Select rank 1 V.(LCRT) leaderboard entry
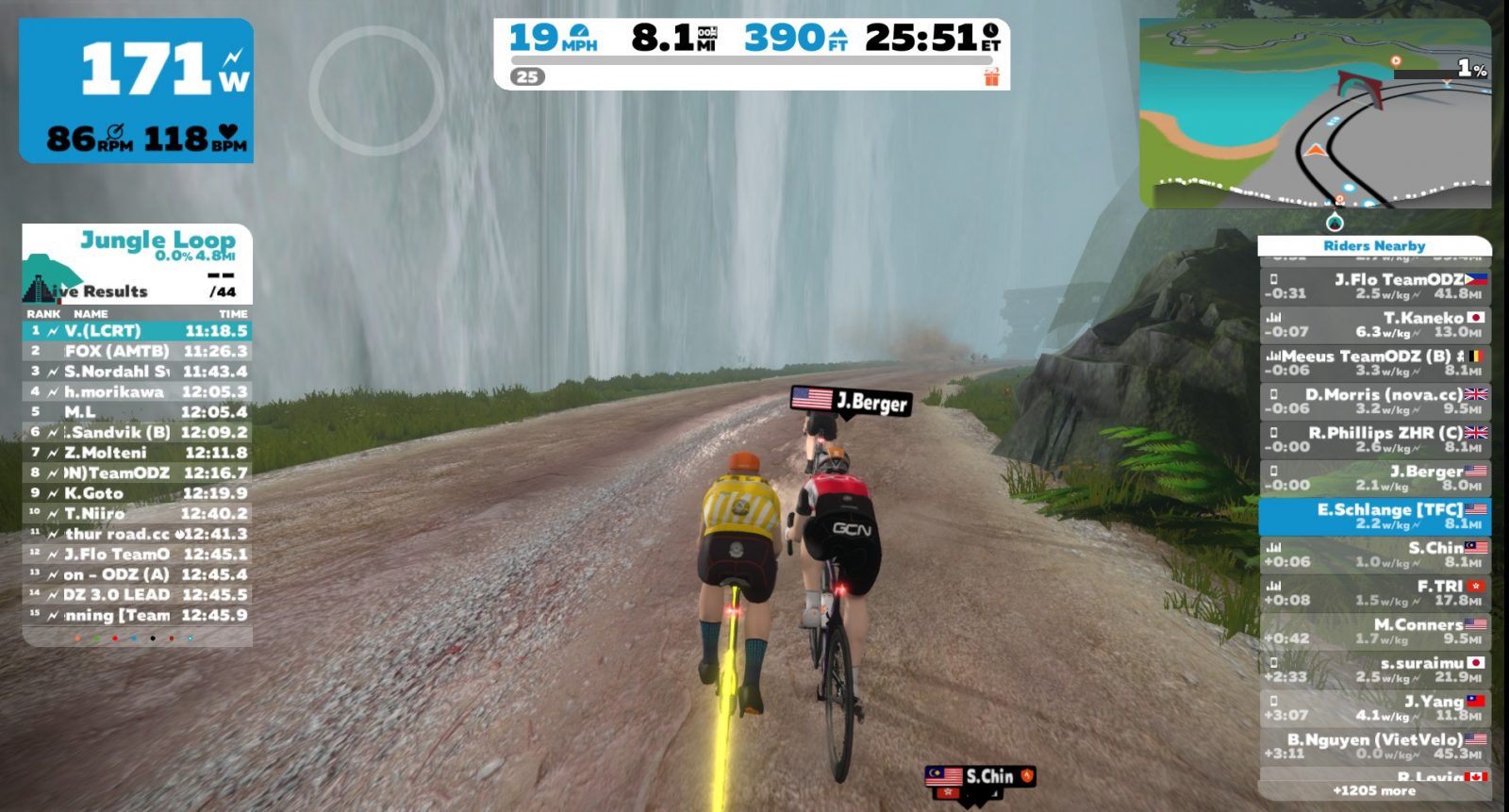This screenshot has height=812, width=1509. (137, 331)
